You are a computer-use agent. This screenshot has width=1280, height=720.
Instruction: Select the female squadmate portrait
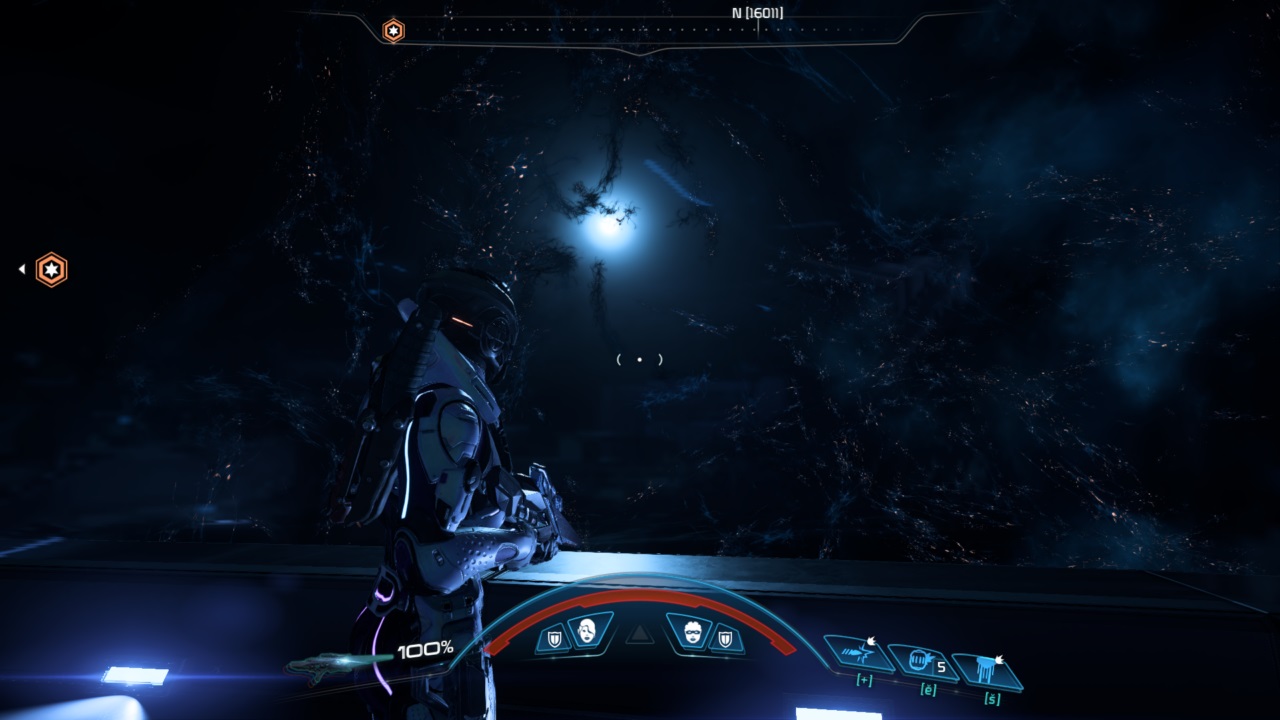(x=585, y=631)
